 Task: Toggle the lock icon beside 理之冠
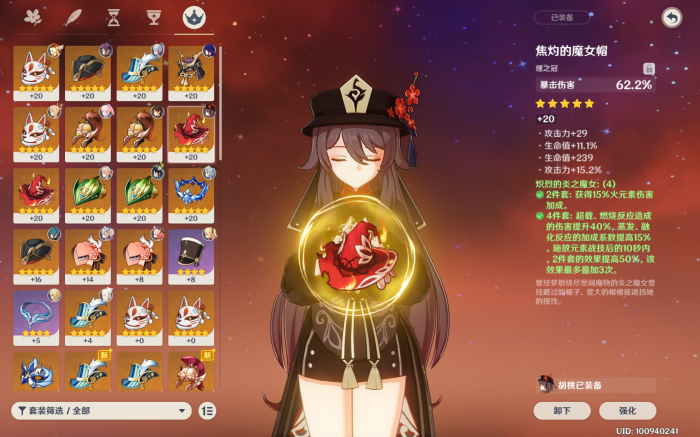tap(648, 68)
